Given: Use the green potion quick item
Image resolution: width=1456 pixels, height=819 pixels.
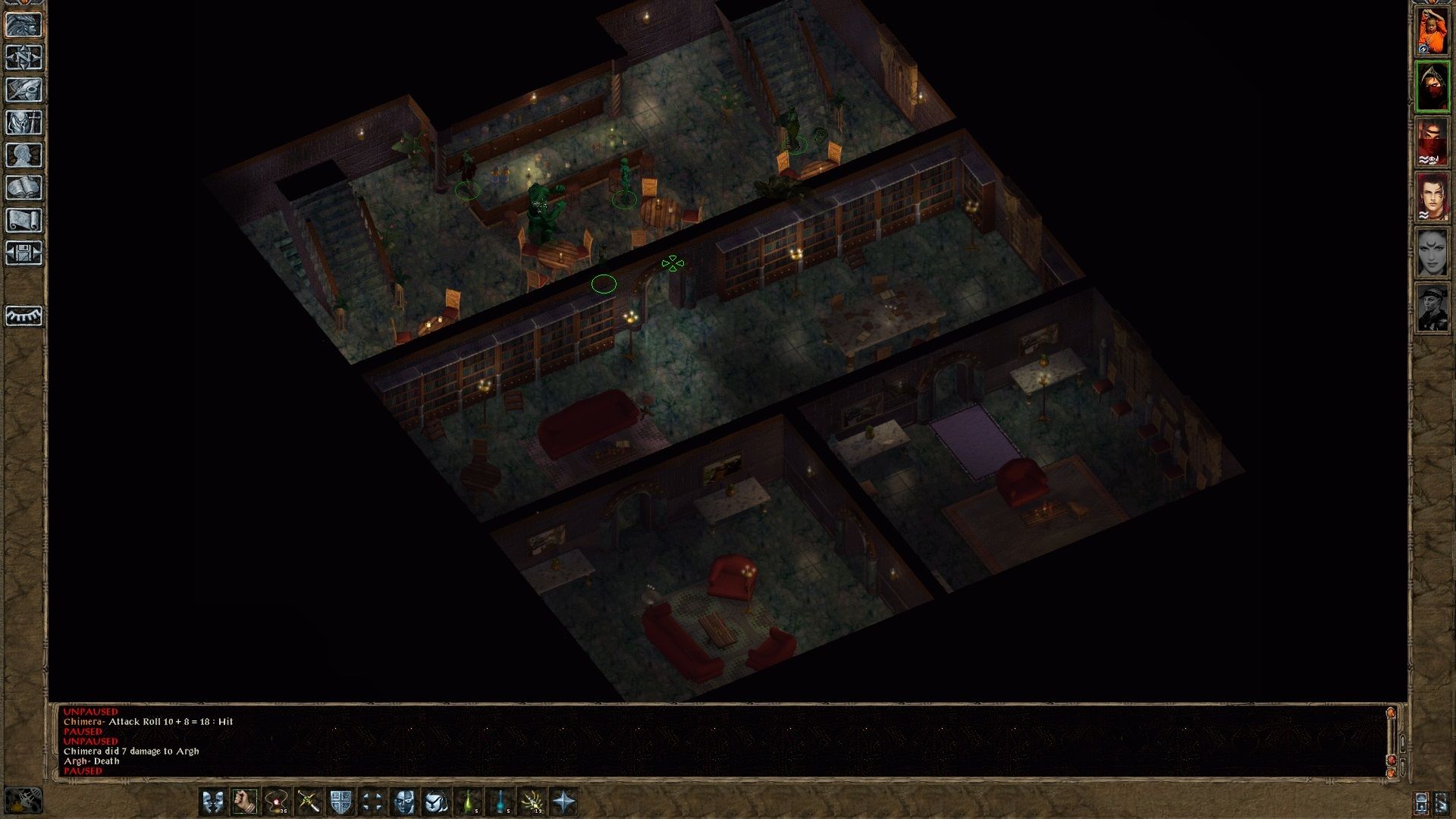Looking at the screenshot, I should tap(469, 801).
